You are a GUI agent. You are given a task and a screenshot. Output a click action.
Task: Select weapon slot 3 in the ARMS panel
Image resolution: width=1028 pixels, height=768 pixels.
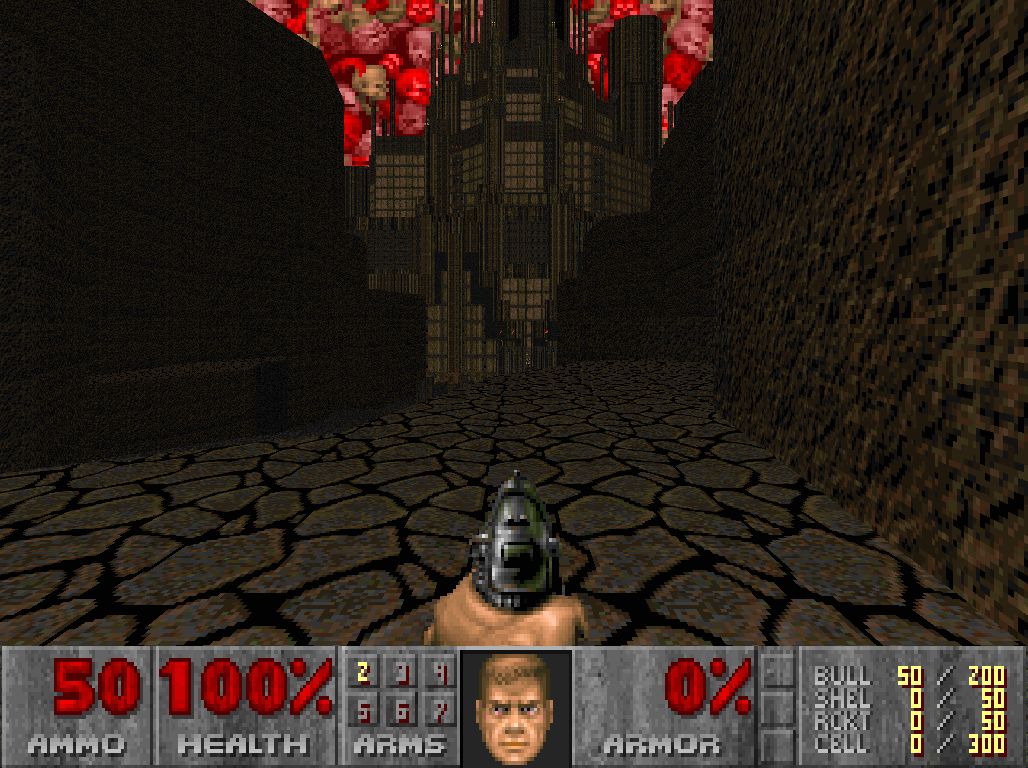point(403,673)
